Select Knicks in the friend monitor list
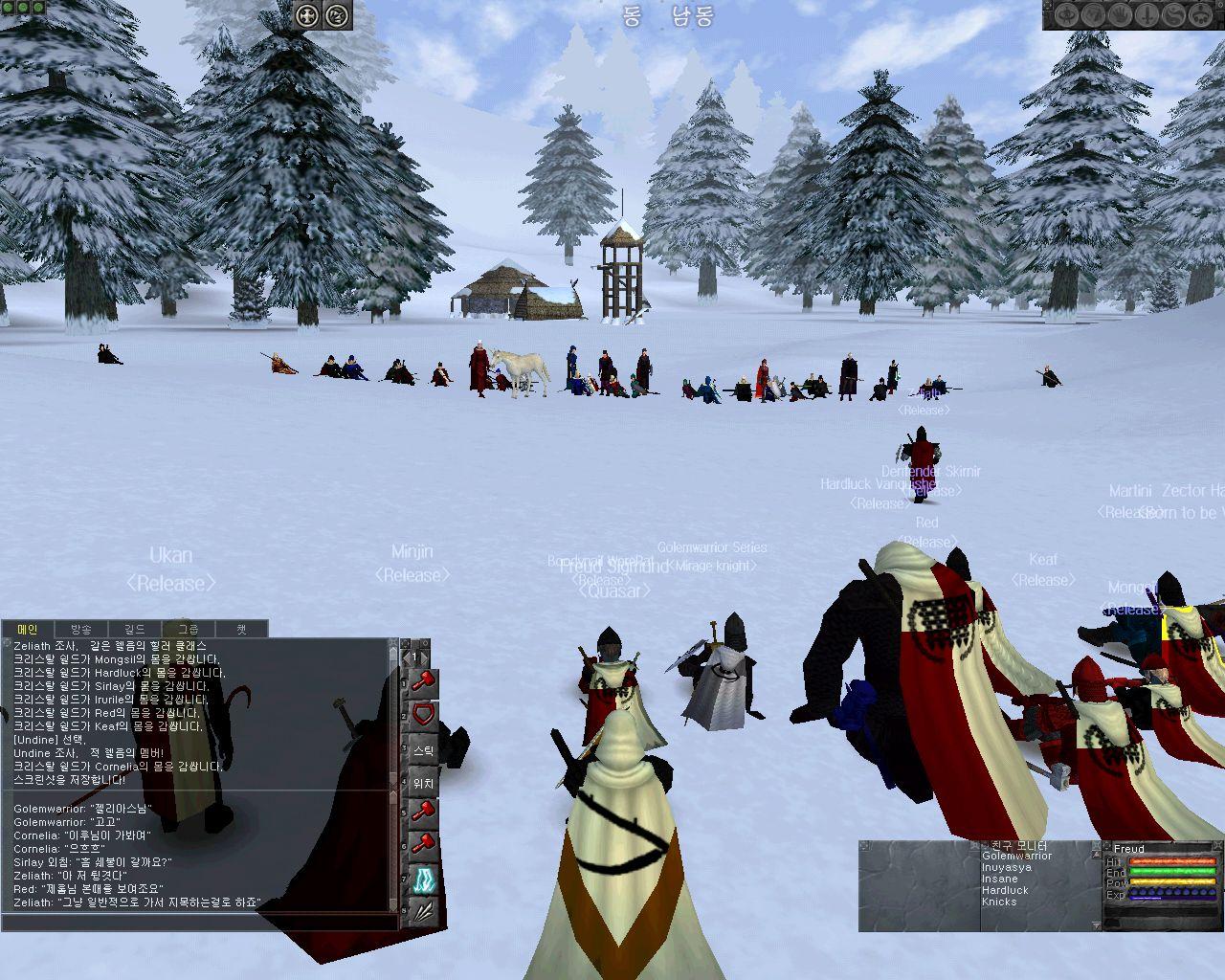1225x980 pixels. 999,902
